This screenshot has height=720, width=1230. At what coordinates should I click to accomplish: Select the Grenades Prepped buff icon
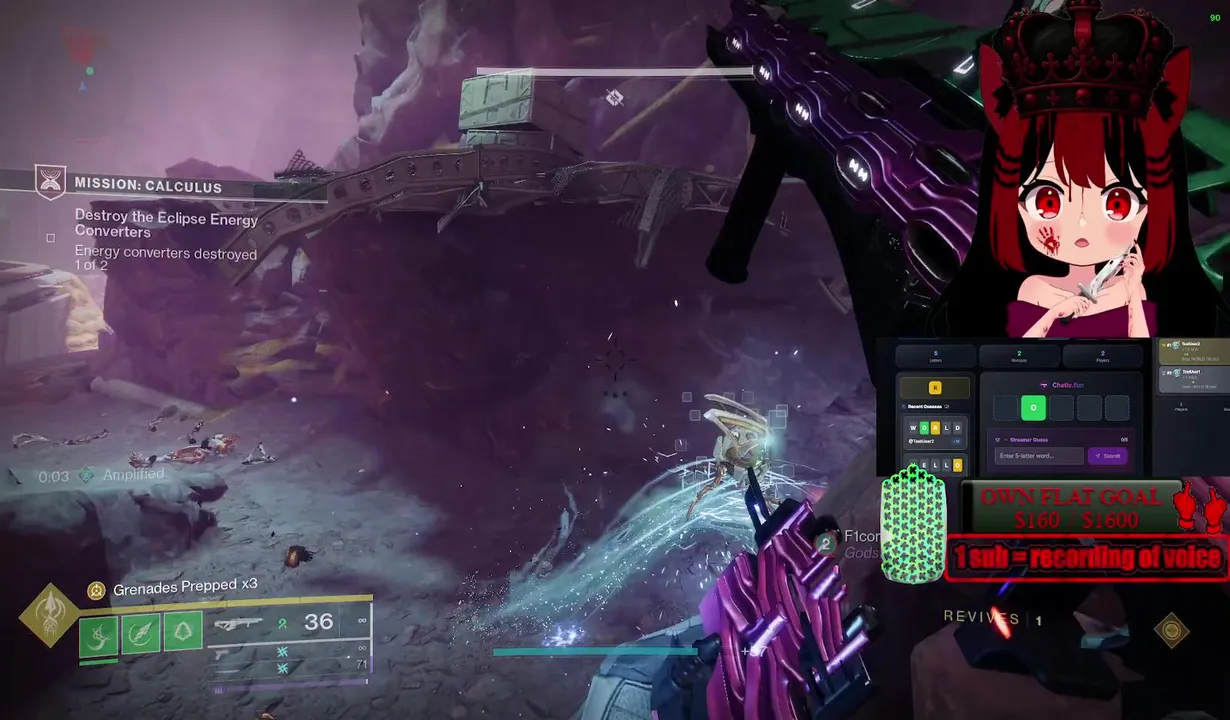[x=96, y=591]
